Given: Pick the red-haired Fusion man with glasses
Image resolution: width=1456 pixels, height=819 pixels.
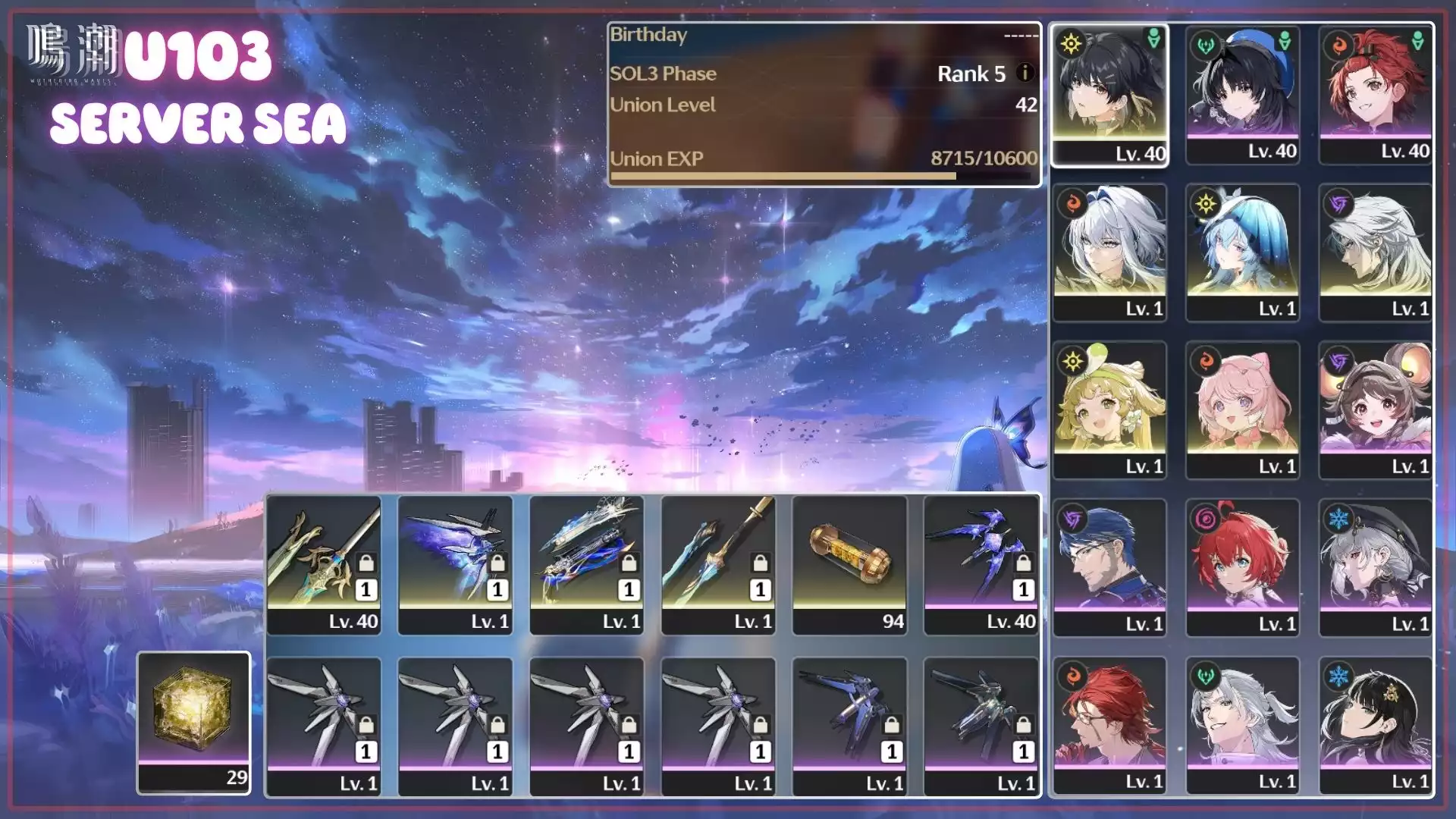Looking at the screenshot, I should [1109, 725].
